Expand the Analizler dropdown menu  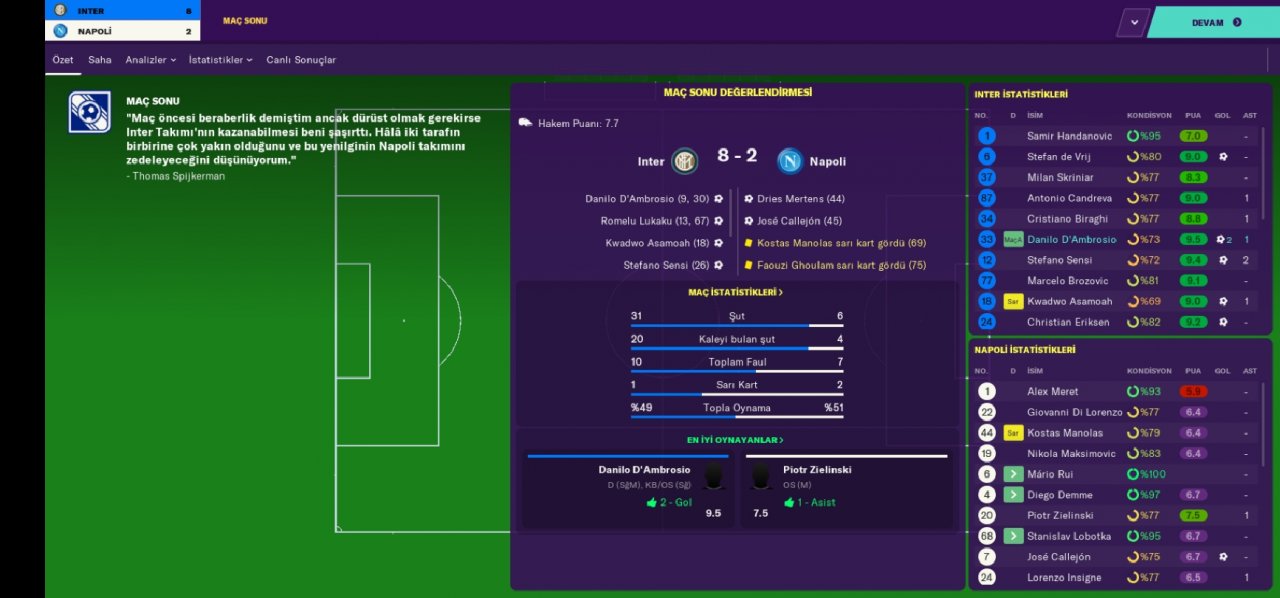tap(150, 60)
